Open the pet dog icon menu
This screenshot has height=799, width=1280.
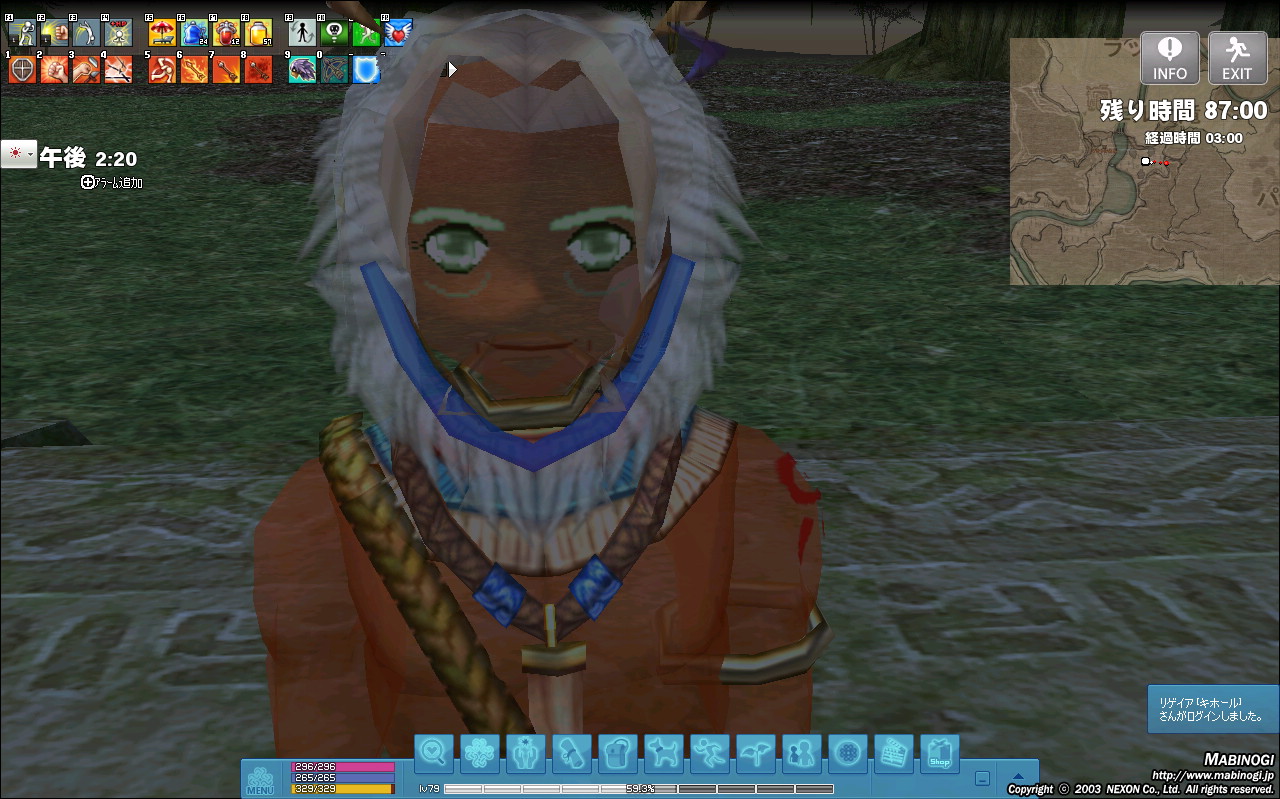[663, 753]
